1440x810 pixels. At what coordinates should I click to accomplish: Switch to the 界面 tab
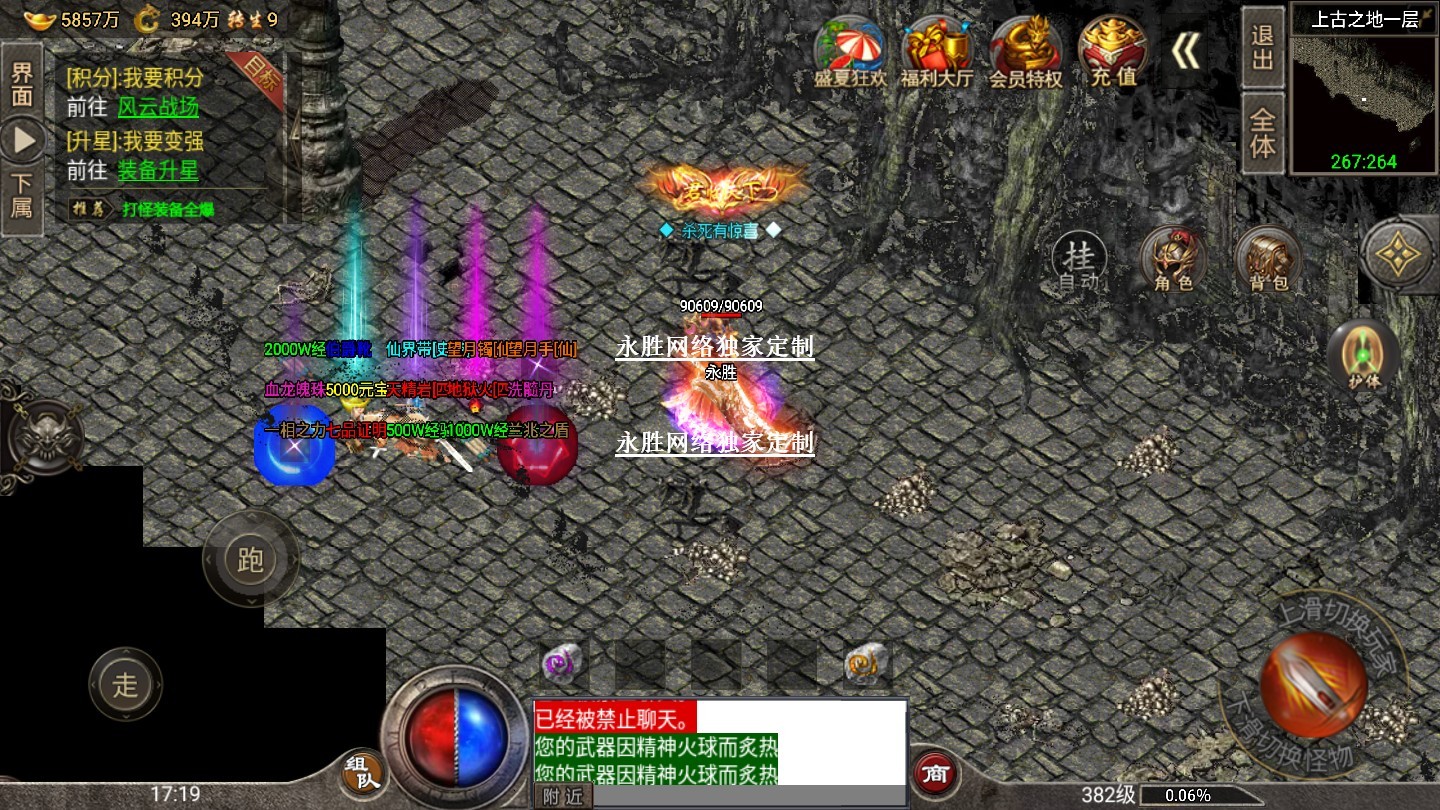[22, 84]
